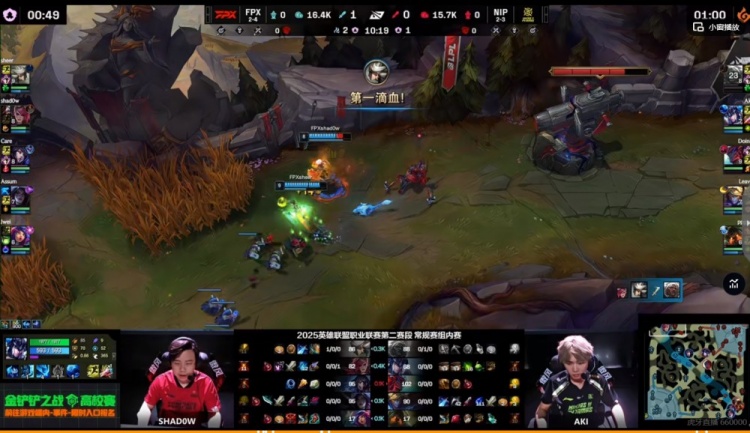This screenshot has height=433, width=750.
Task: Select the kill feed notification
Action: [x=649, y=290]
